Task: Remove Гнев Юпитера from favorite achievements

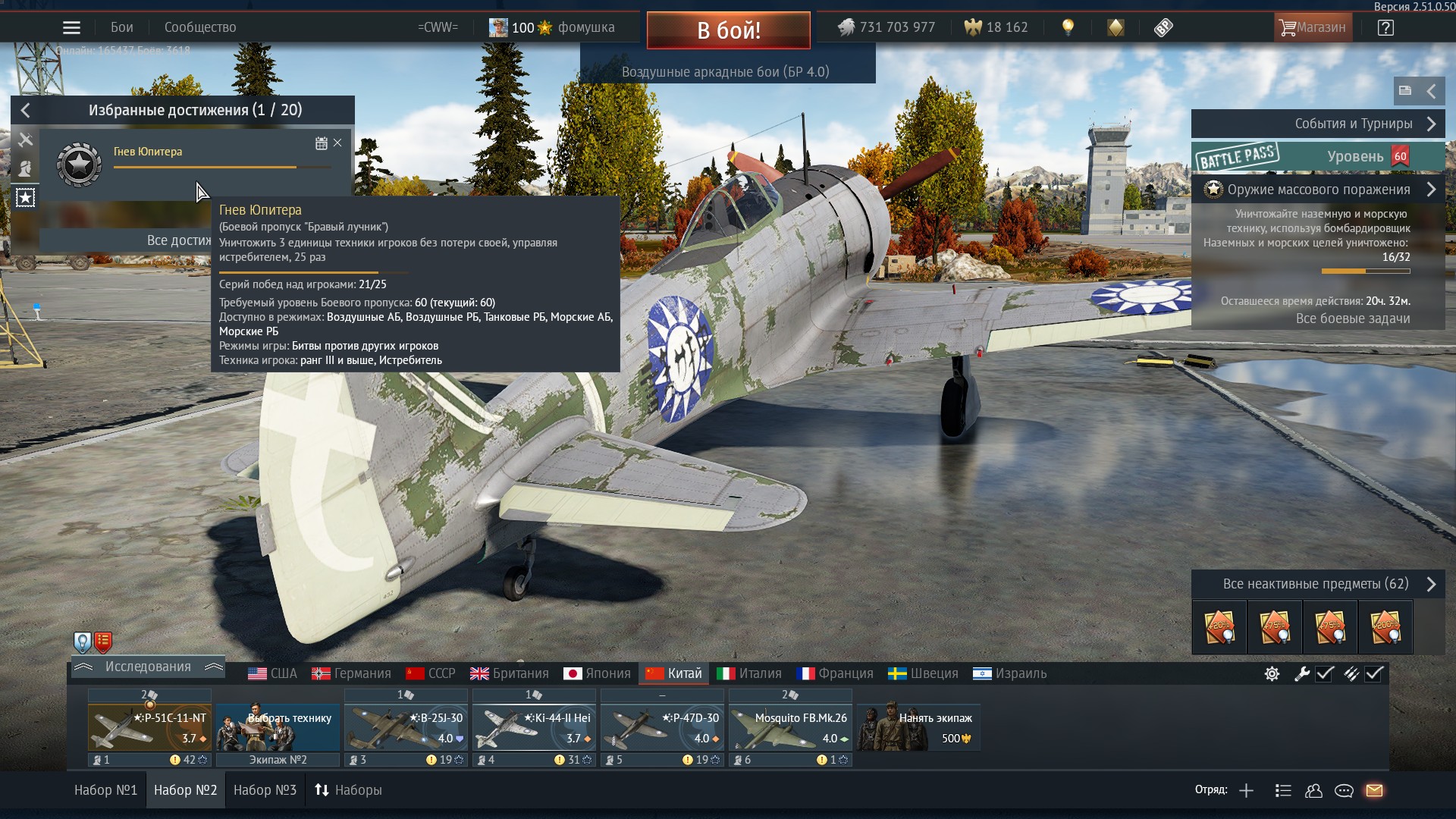Action: click(337, 143)
